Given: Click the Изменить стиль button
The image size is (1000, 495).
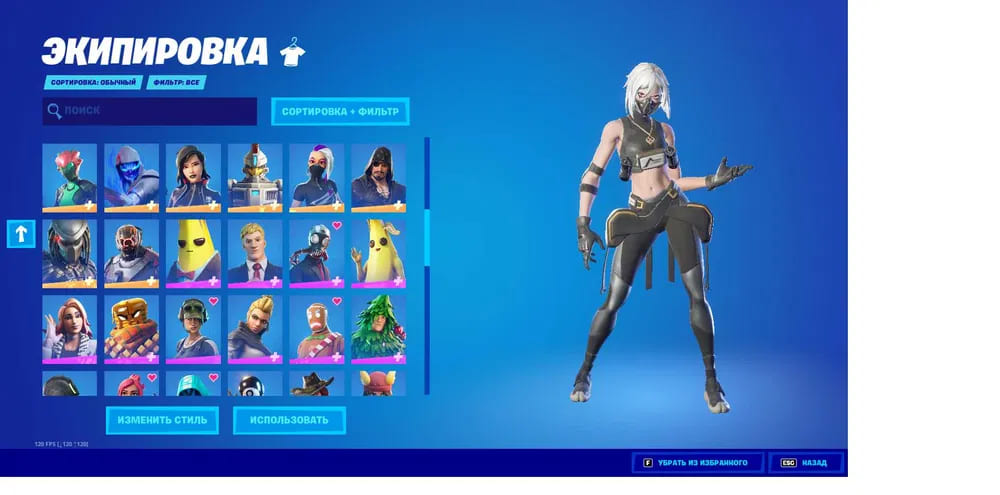Looking at the screenshot, I should (162, 420).
